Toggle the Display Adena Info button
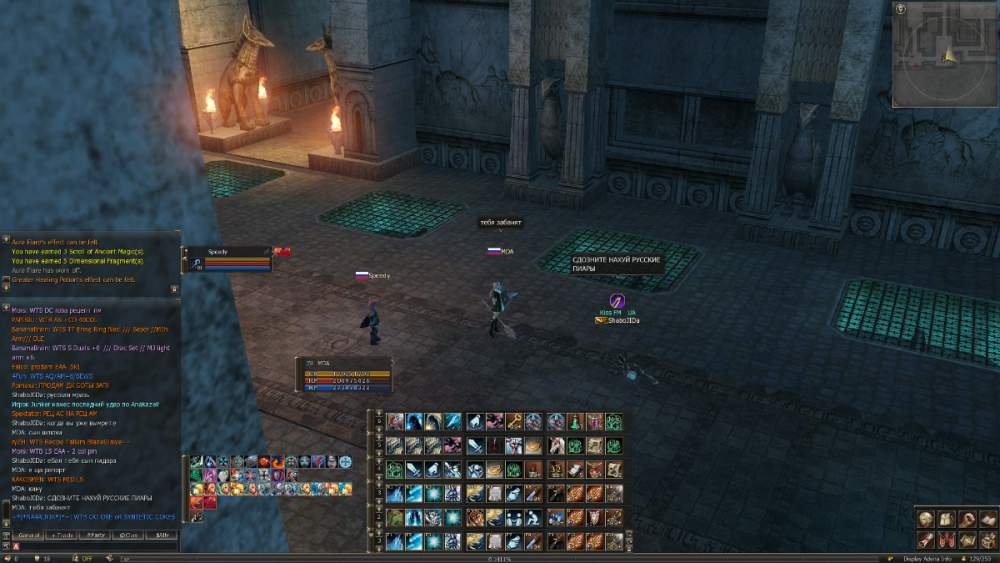Image resolution: width=1000 pixels, height=563 pixels. point(929,558)
